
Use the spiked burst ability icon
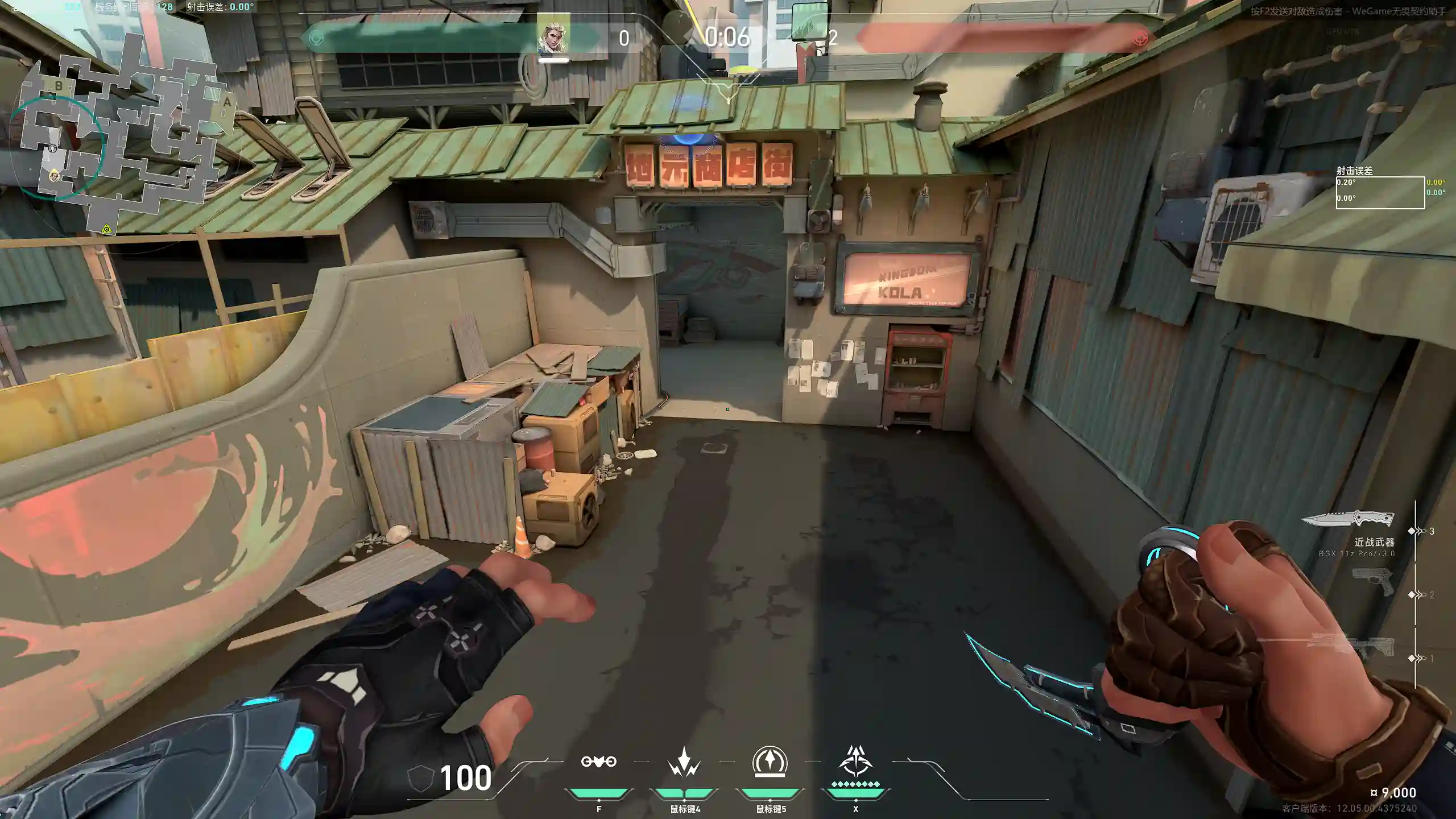click(684, 762)
